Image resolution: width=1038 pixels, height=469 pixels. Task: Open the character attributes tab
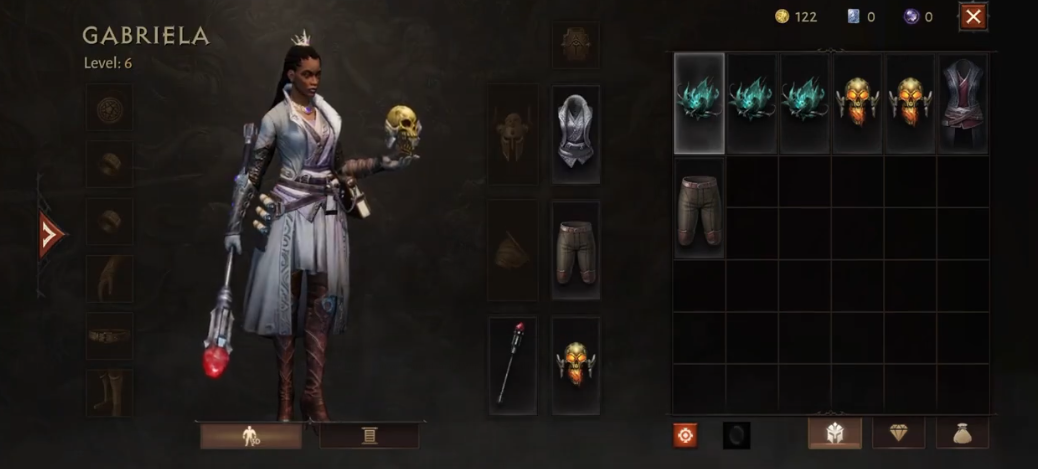point(251,435)
